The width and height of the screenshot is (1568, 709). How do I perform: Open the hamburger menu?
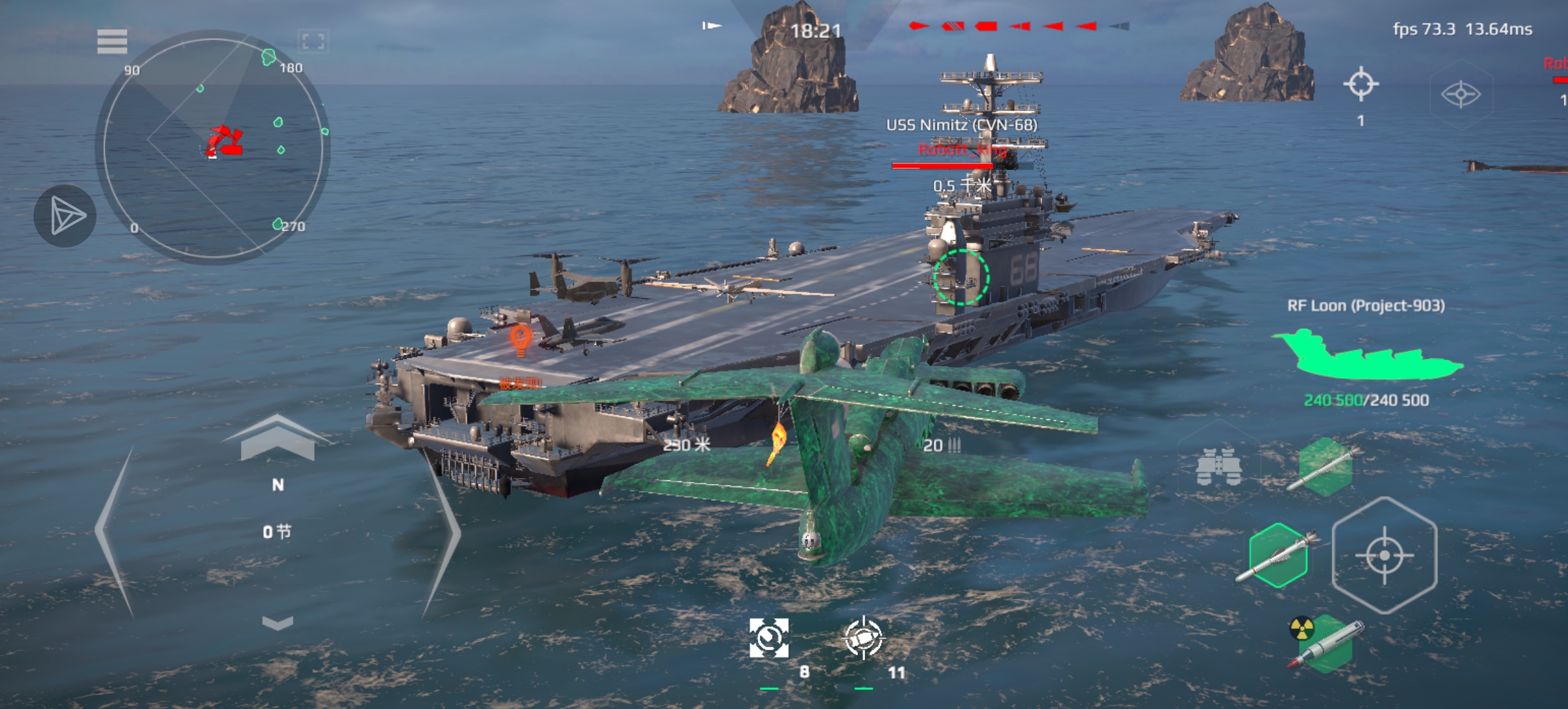pyautogui.click(x=112, y=41)
